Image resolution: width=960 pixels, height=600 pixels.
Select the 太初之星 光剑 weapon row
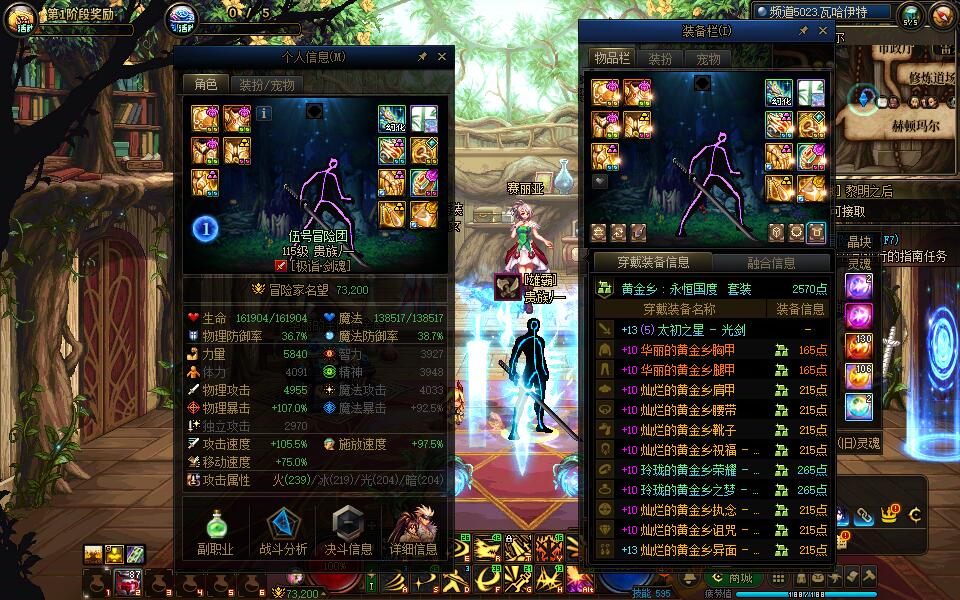(711, 330)
